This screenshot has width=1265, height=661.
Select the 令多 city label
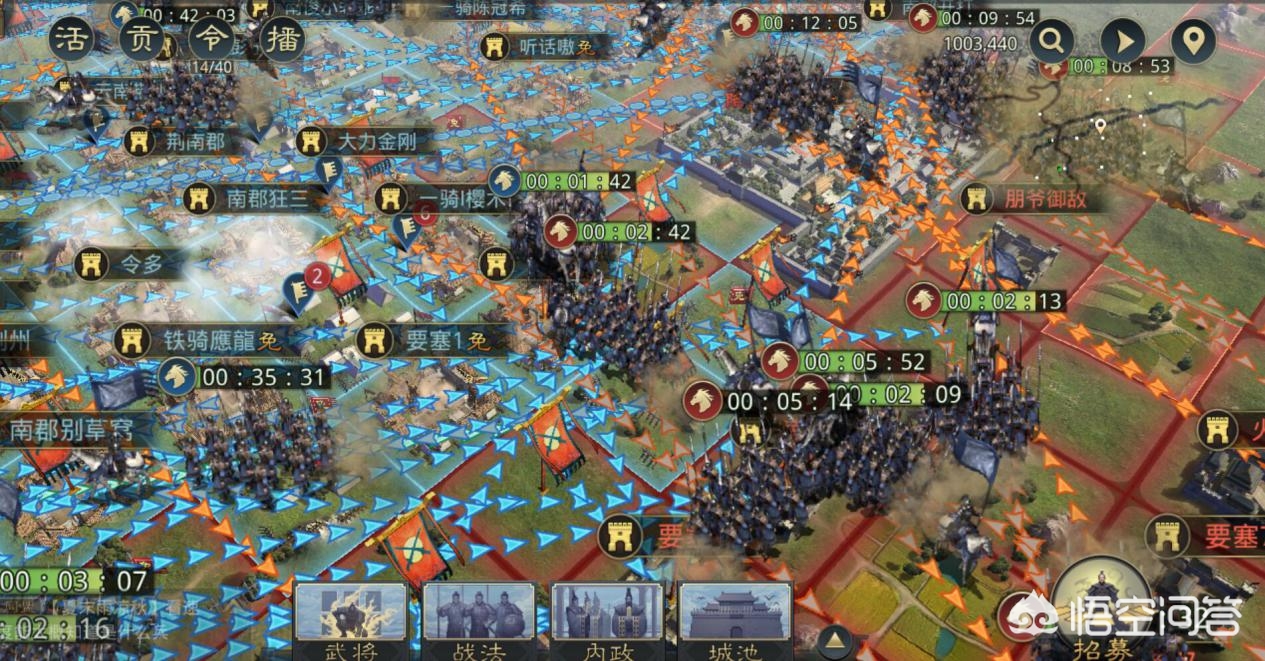pyautogui.click(x=135, y=264)
